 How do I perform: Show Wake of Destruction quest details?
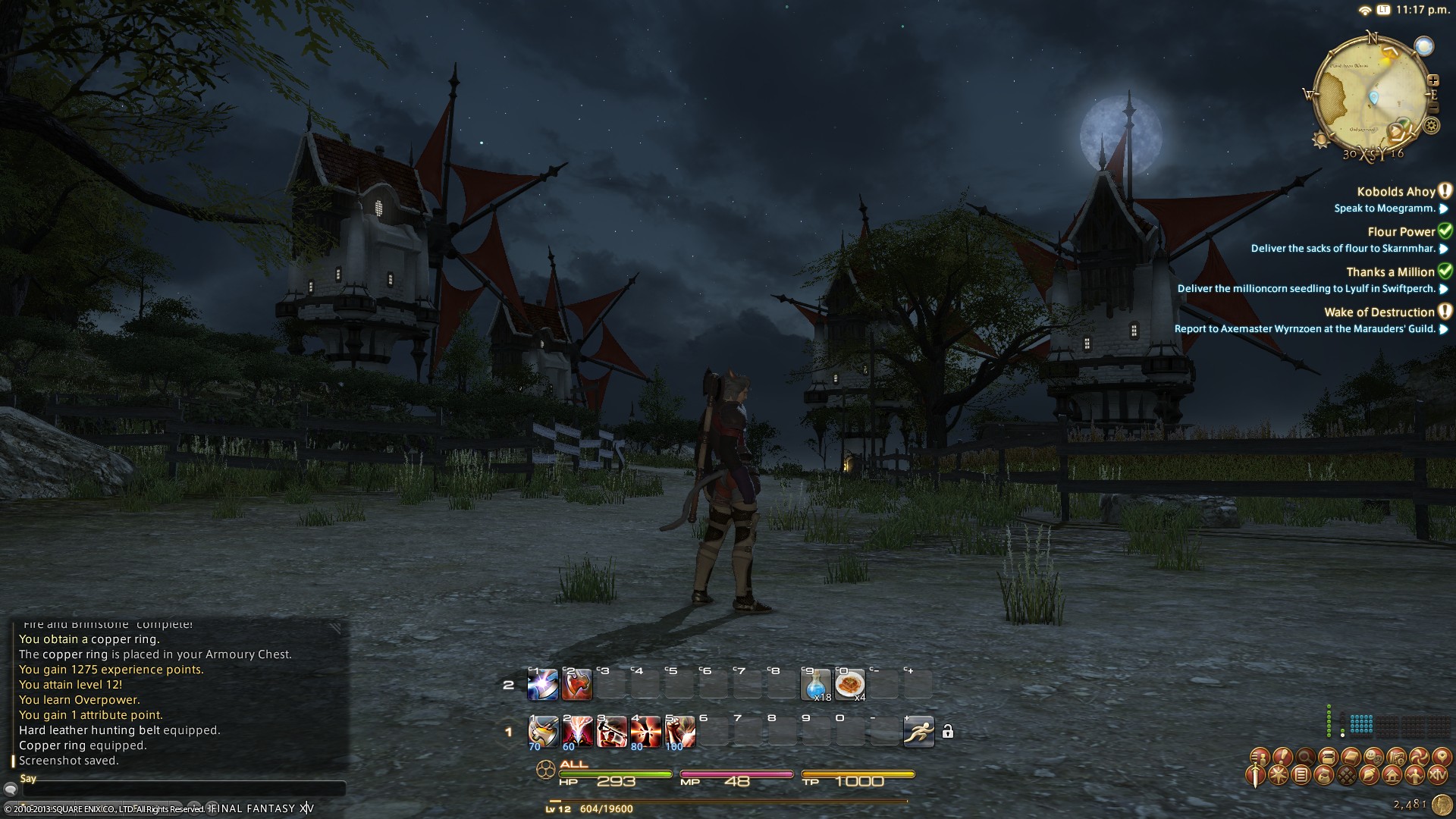[x=1379, y=312]
